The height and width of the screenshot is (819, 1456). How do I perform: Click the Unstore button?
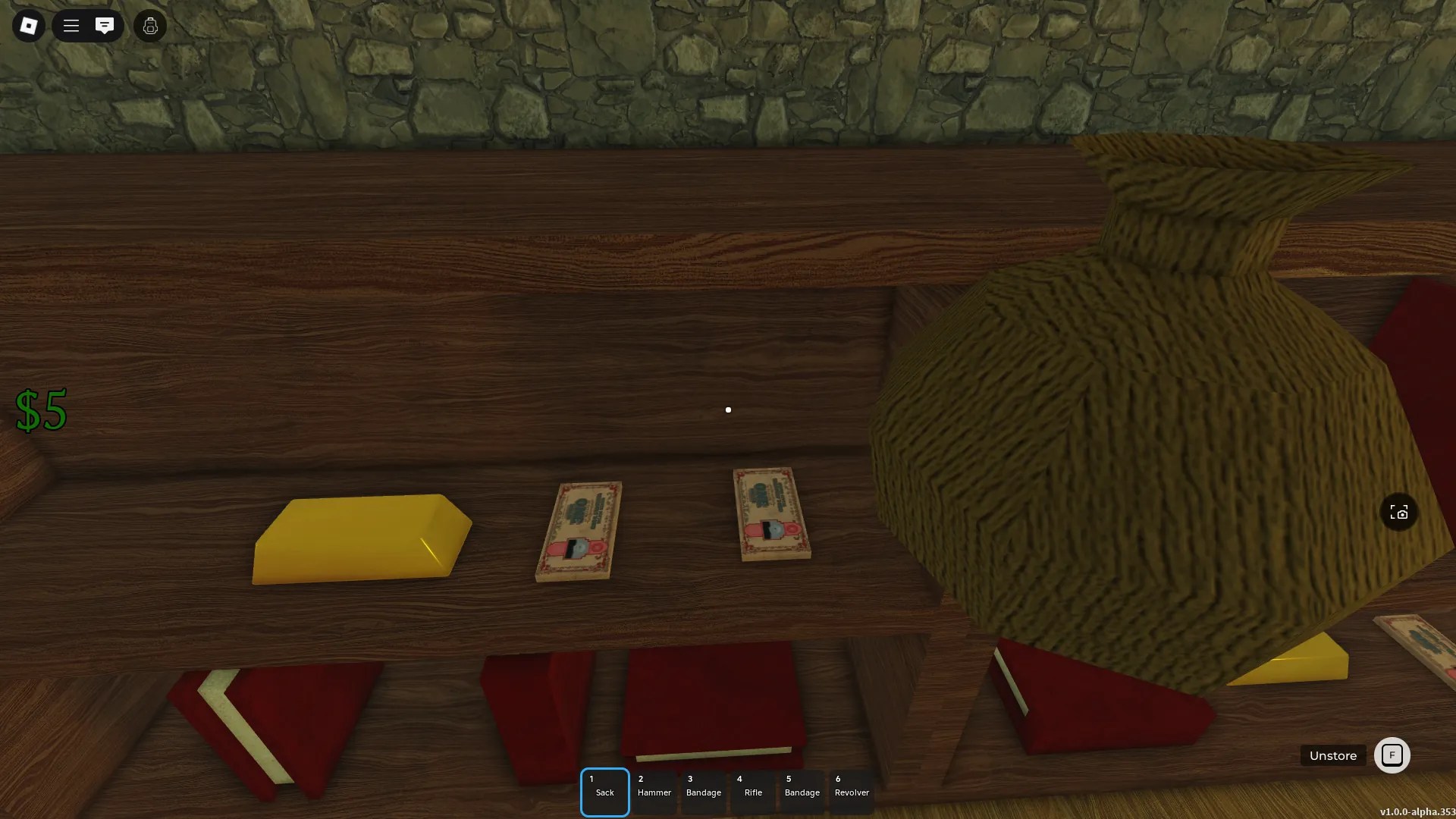tap(1333, 755)
